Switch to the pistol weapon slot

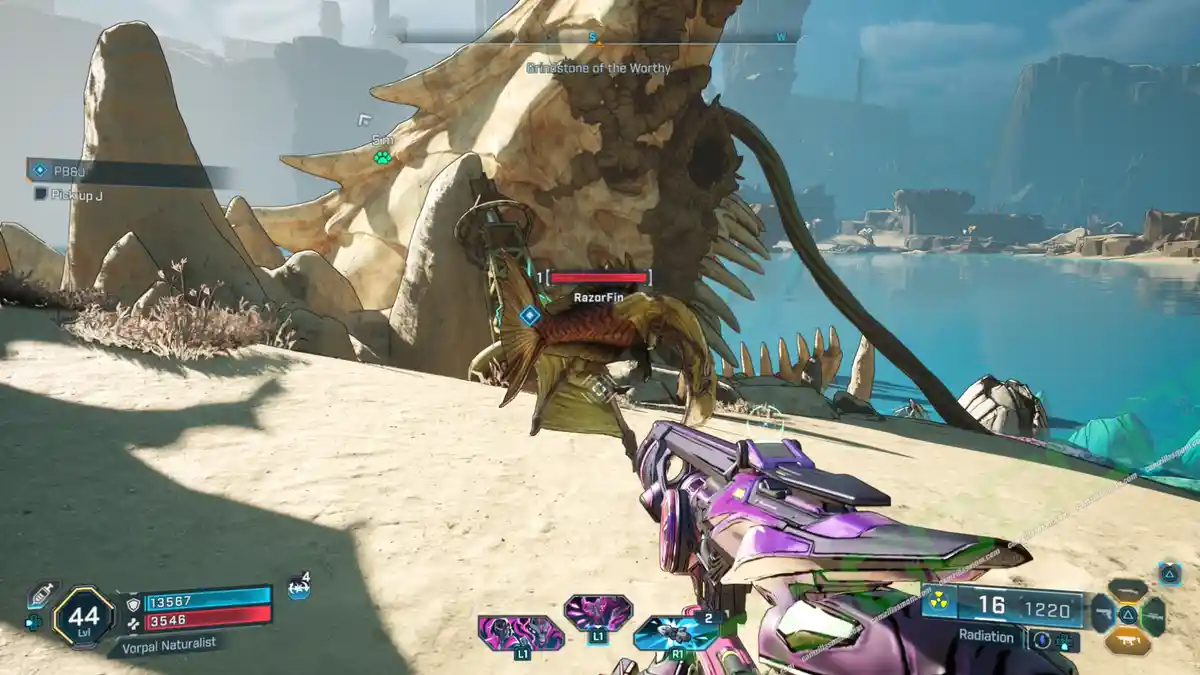pyautogui.click(x=1104, y=614)
